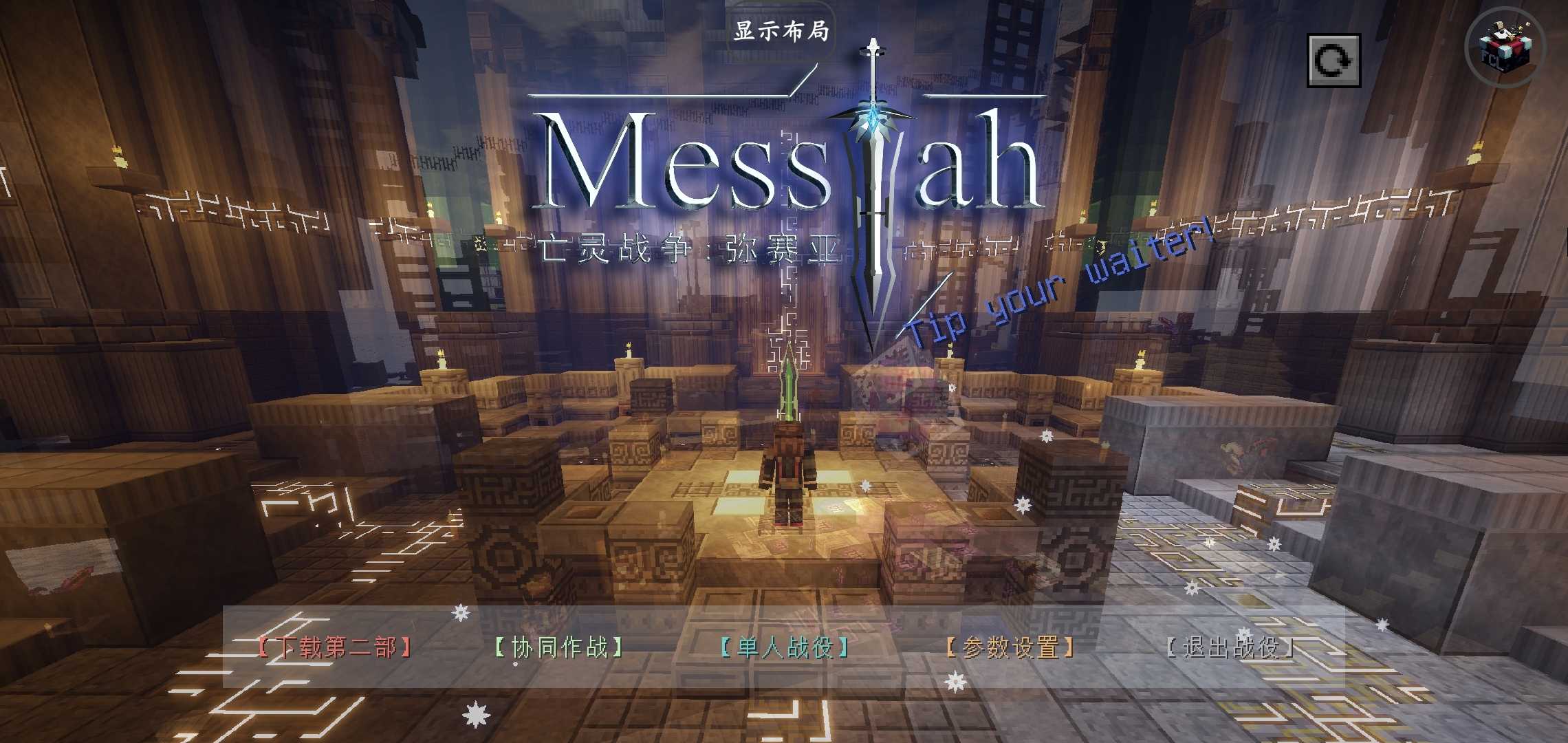Toggle the 显示布局 layout button
1568x743 pixels.
coord(781,32)
